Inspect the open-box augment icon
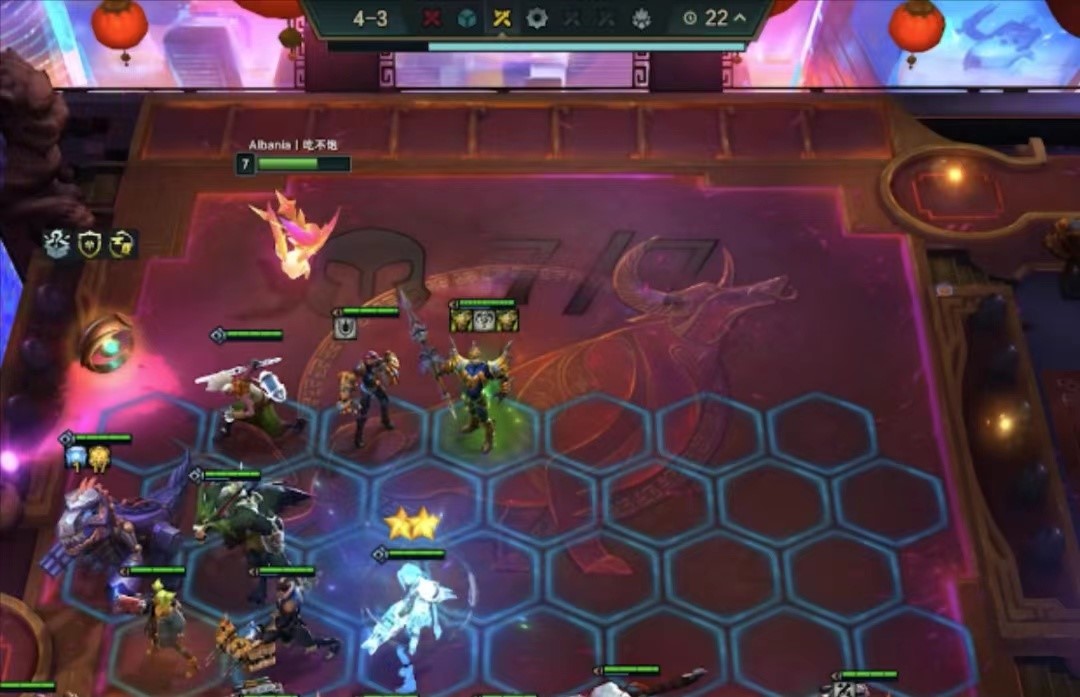This screenshot has width=1080, height=697. [57, 243]
